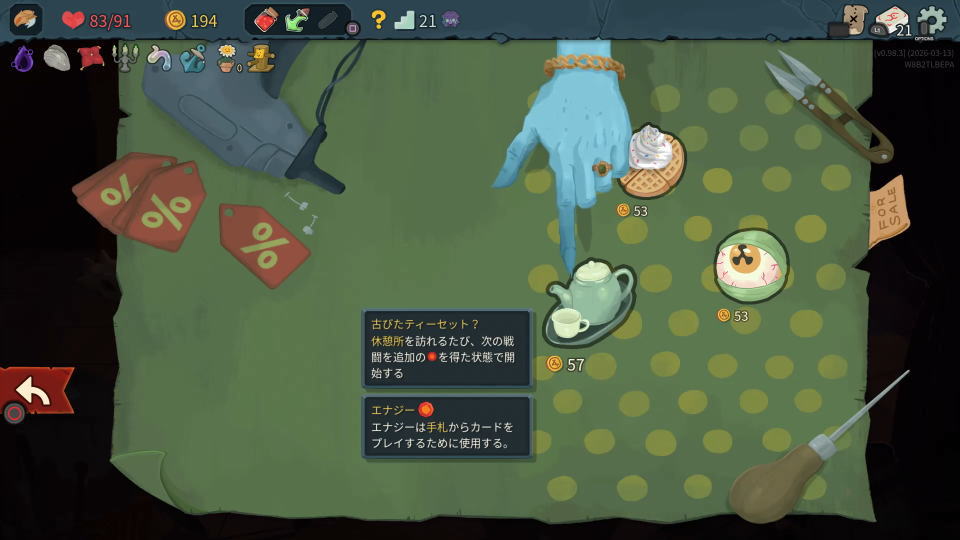Image resolution: width=960 pixels, height=540 pixels.
Task: Open the treasure map
Action: click(853, 19)
